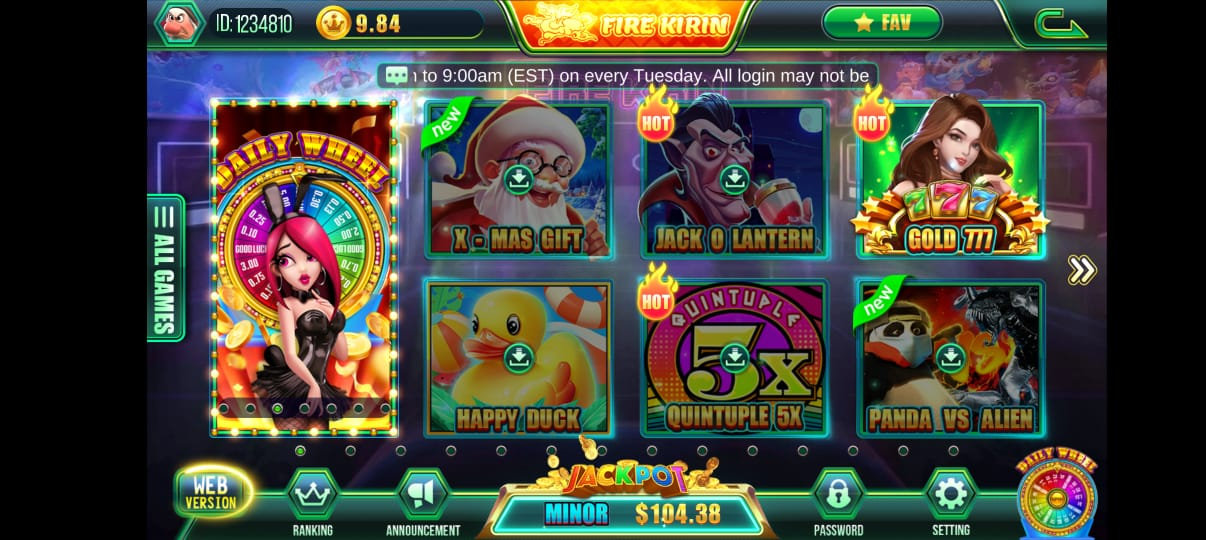
Task: Click the green exit arrow button
Action: pos(1060,23)
